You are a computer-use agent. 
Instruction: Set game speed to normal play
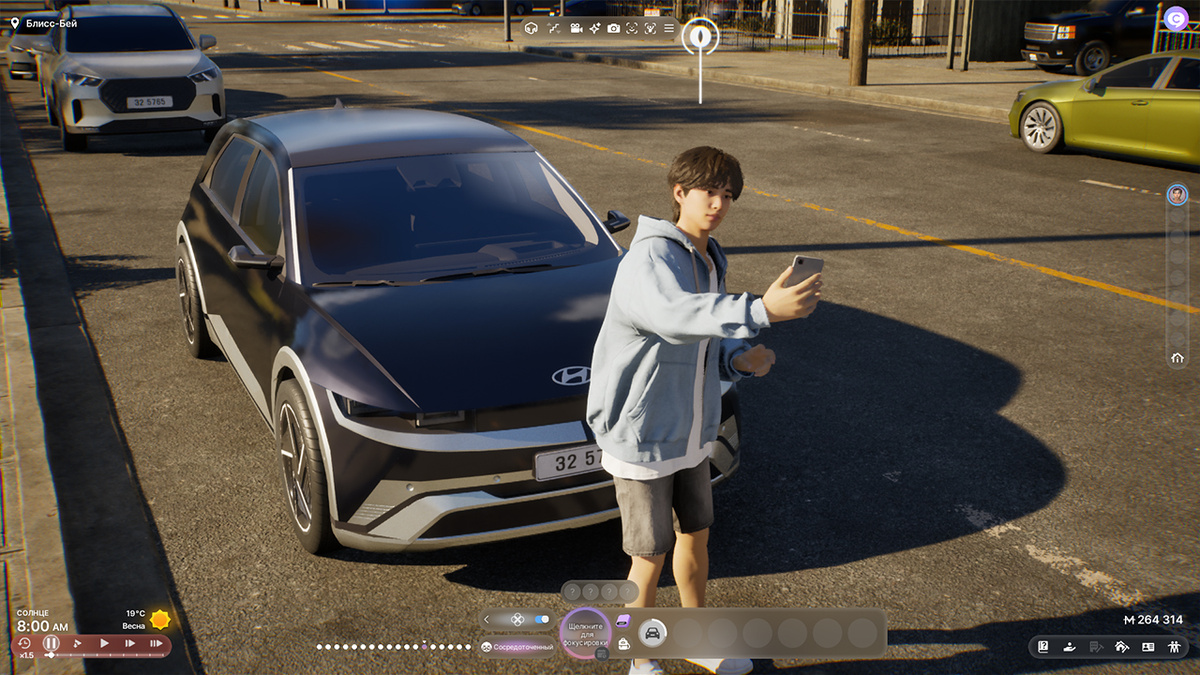(104, 644)
